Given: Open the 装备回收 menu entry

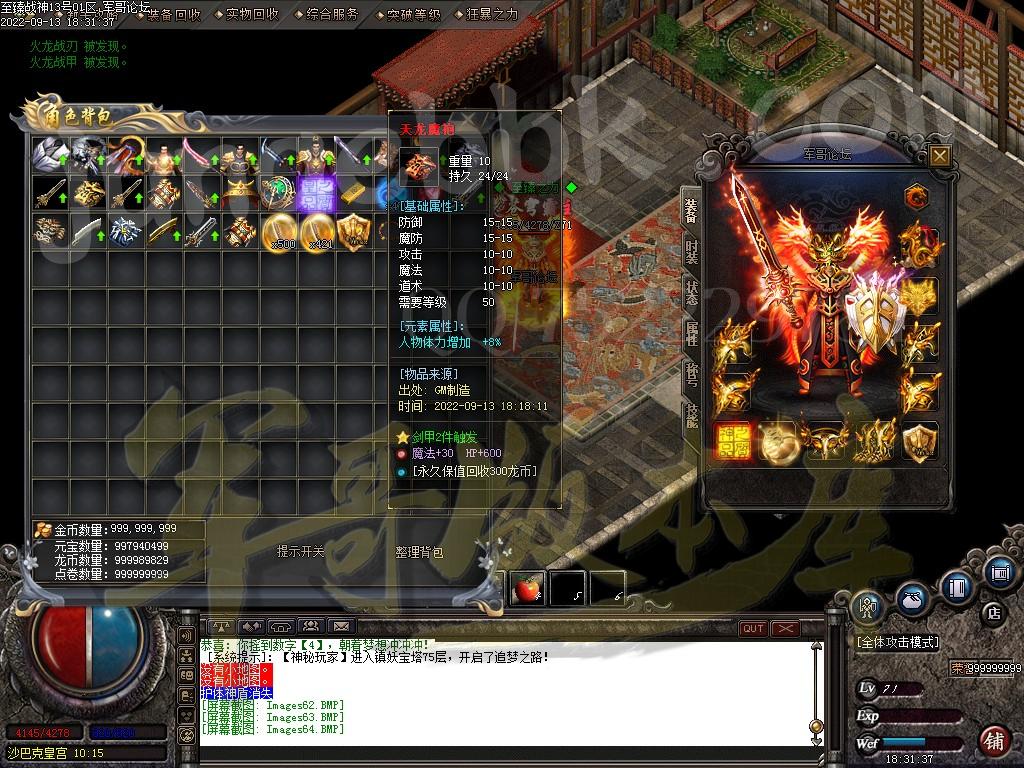Looking at the screenshot, I should pos(172,15).
